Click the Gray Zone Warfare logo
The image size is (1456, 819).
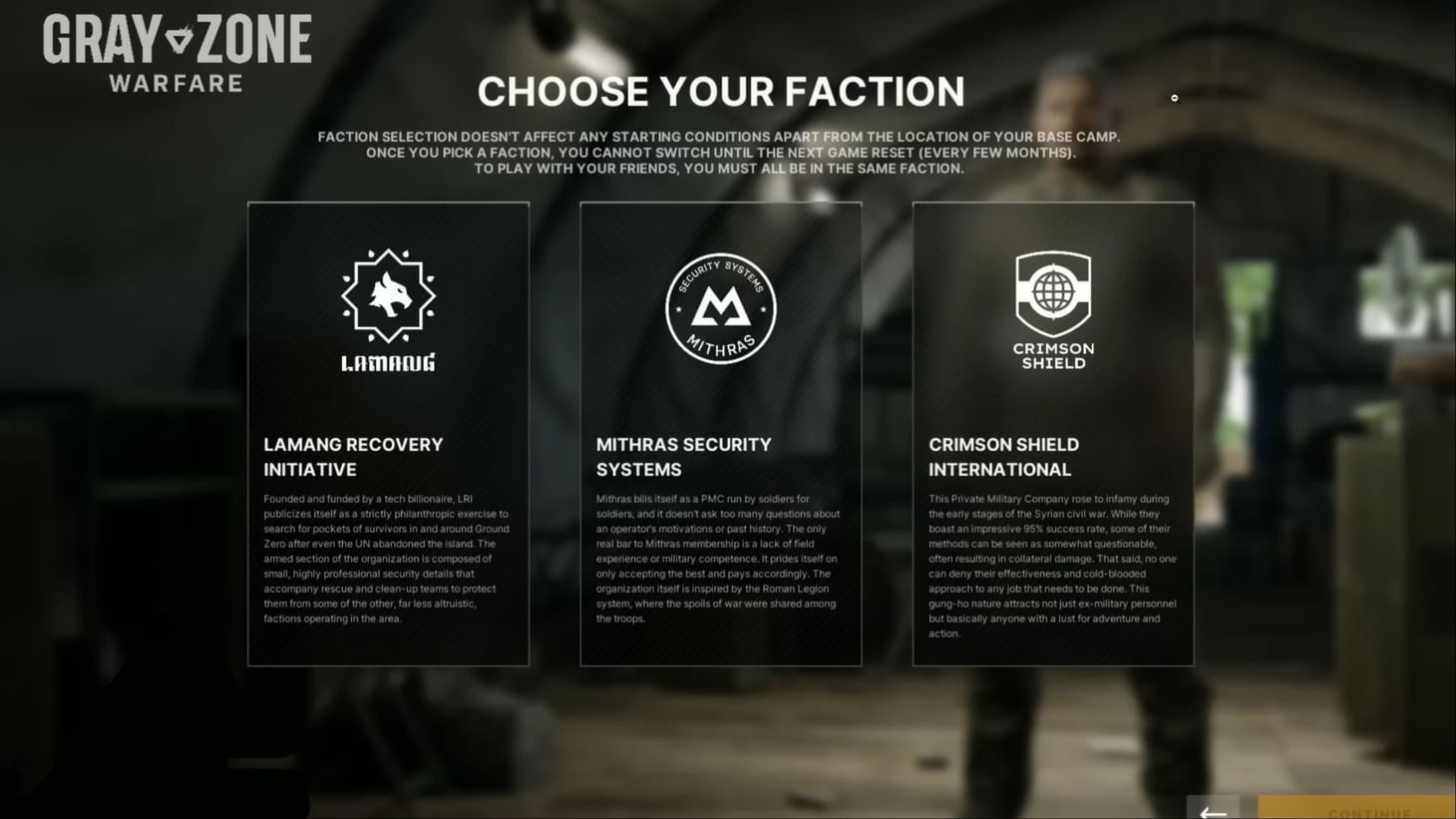click(176, 47)
